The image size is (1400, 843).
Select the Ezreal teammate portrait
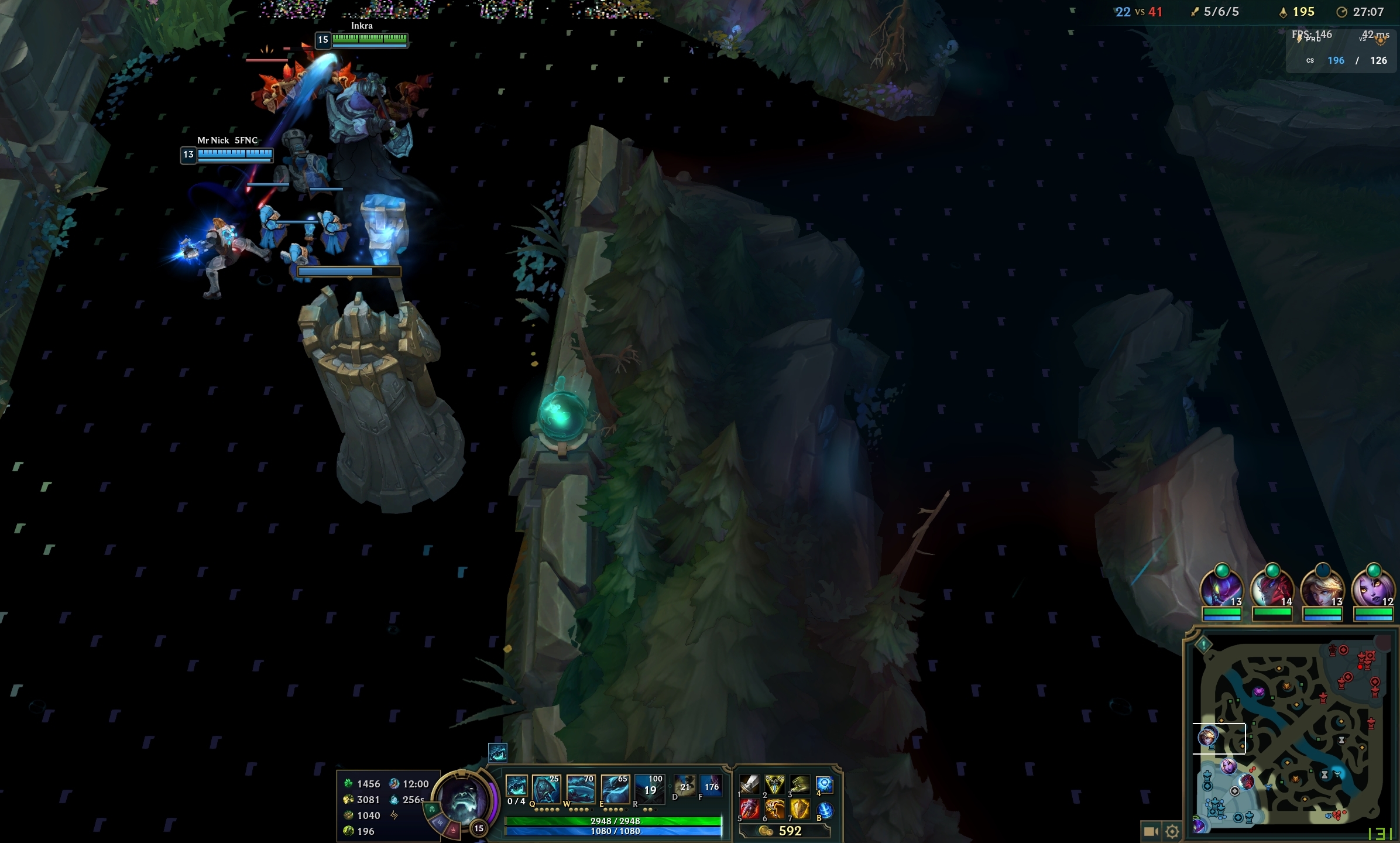[x=1322, y=587]
